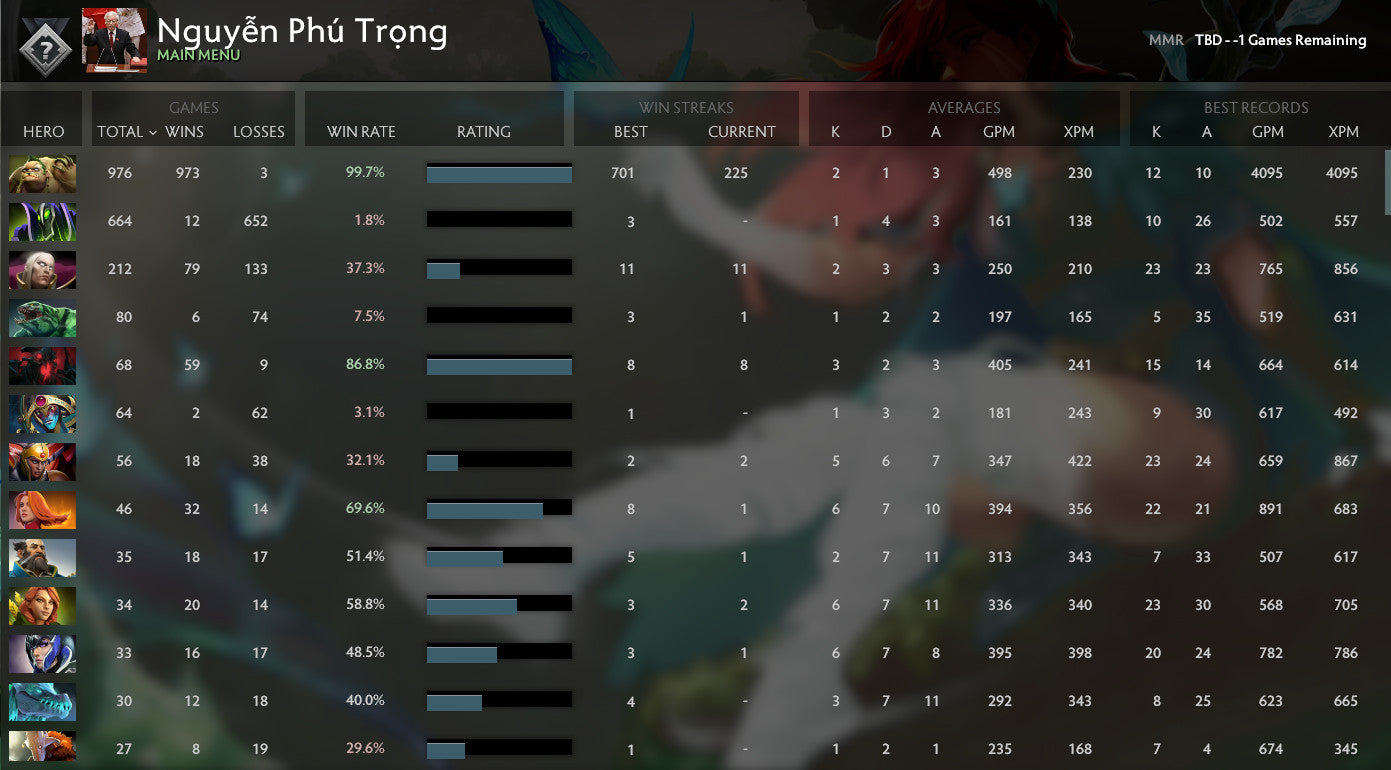Select the Winter Wyvern hero portrait
Image resolution: width=1391 pixels, height=770 pixels.
click(x=42, y=701)
